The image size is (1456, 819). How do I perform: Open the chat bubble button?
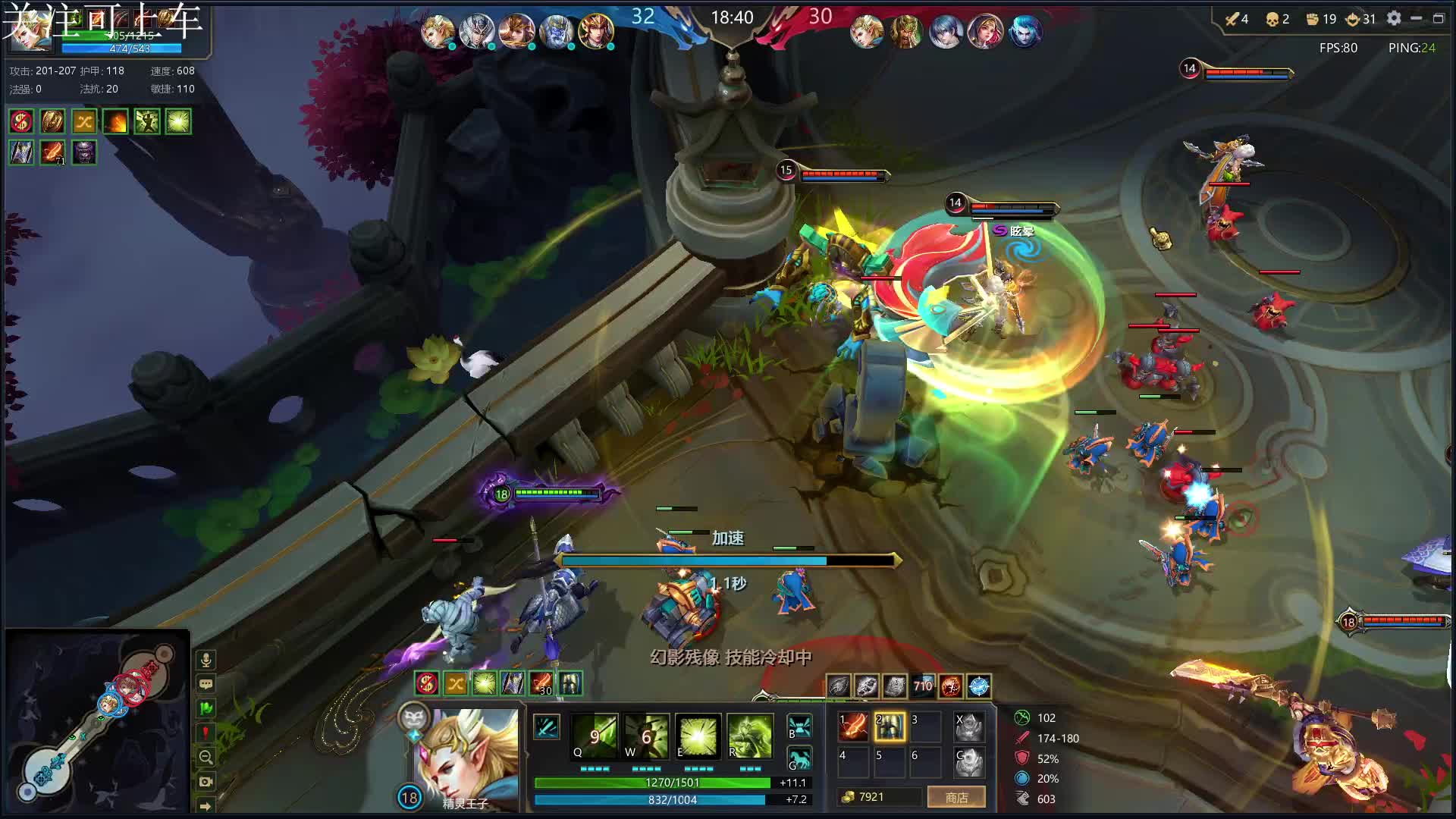coord(206,684)
